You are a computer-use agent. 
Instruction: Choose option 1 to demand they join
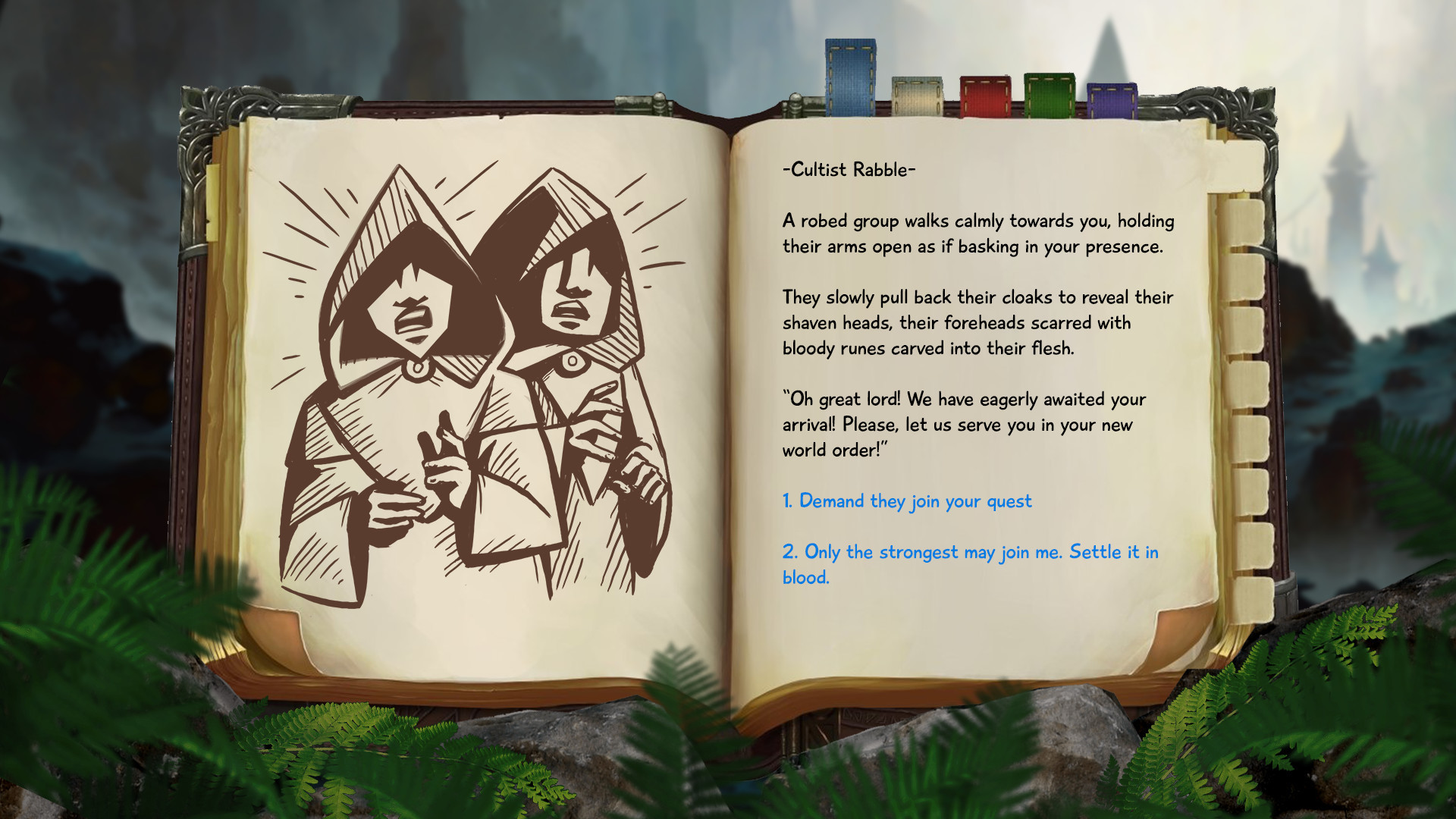click(x=907, y=500)
